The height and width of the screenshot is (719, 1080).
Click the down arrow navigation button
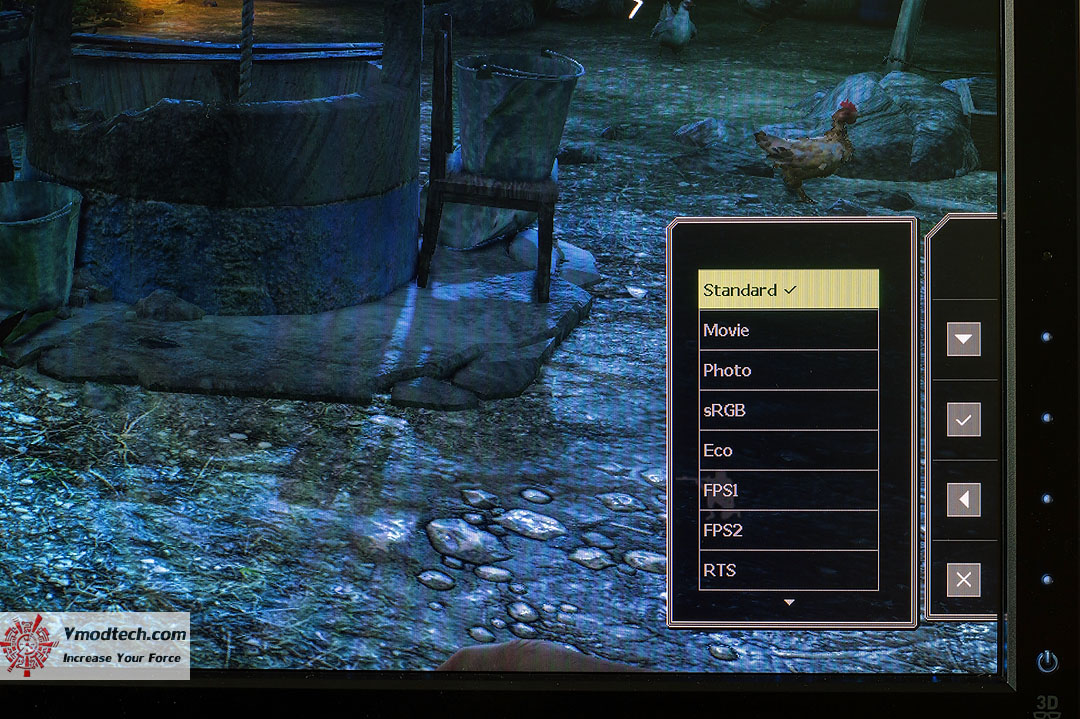click(x=963, y=339)
